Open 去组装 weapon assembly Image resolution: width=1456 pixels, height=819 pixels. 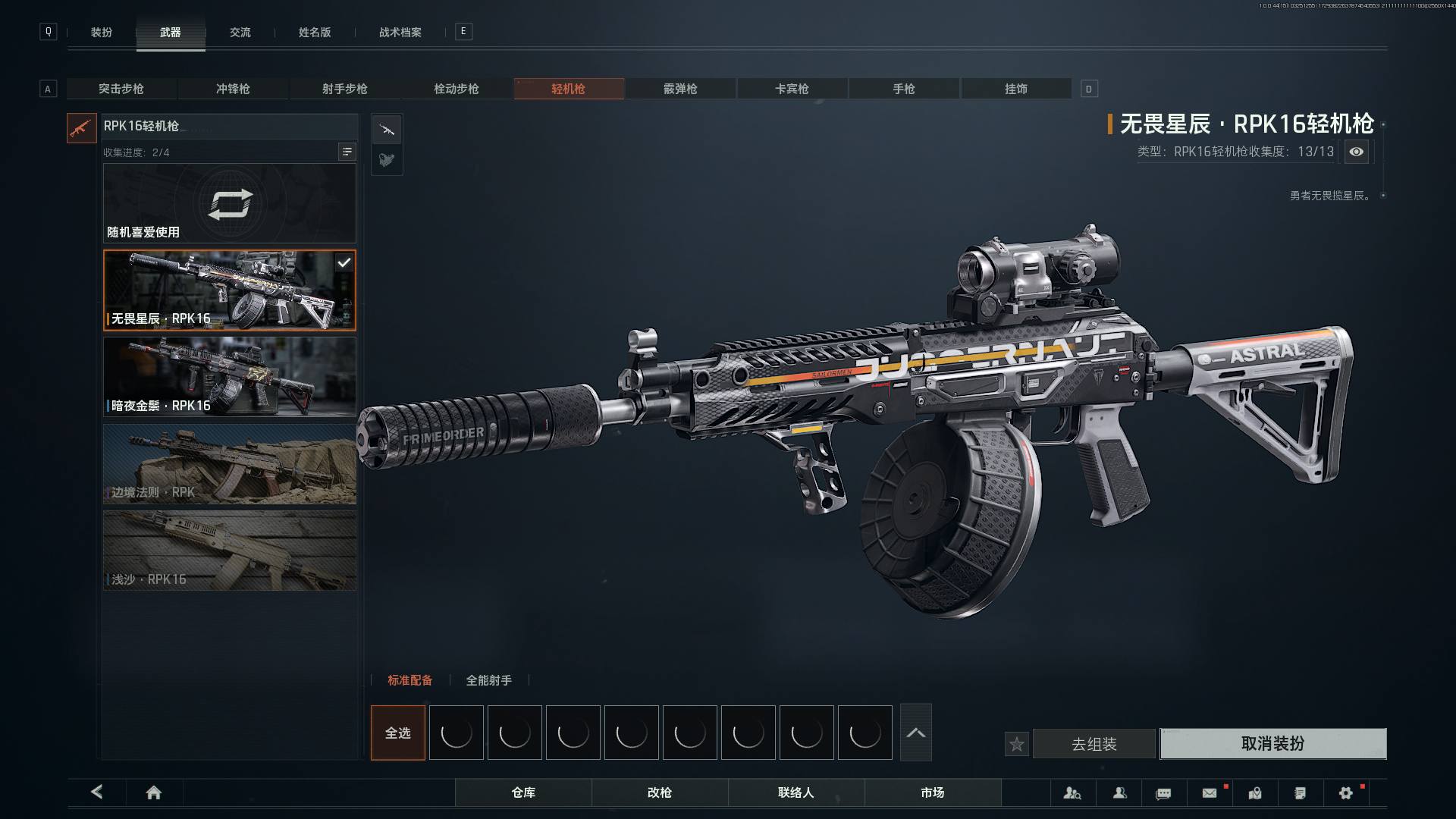click(x=1094, y=744)
